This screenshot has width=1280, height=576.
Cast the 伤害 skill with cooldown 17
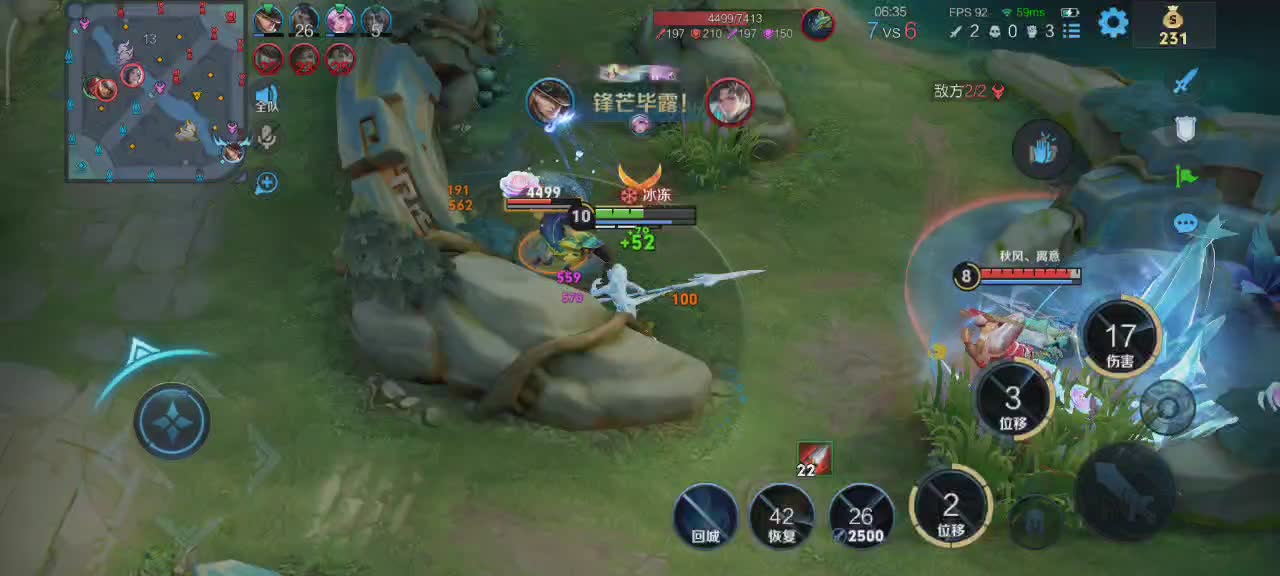coord(1120,337)
